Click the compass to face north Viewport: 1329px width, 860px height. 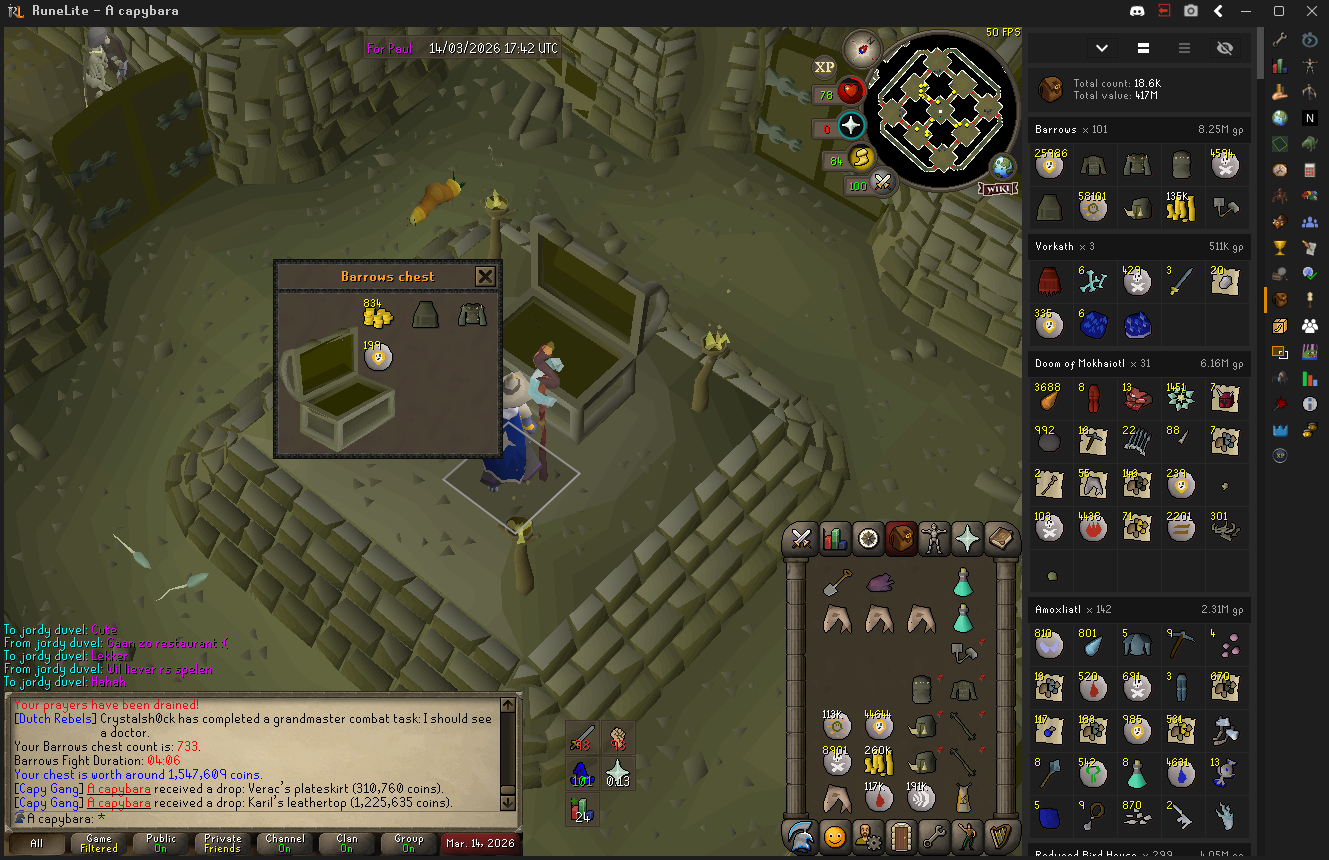pos(860,47)
